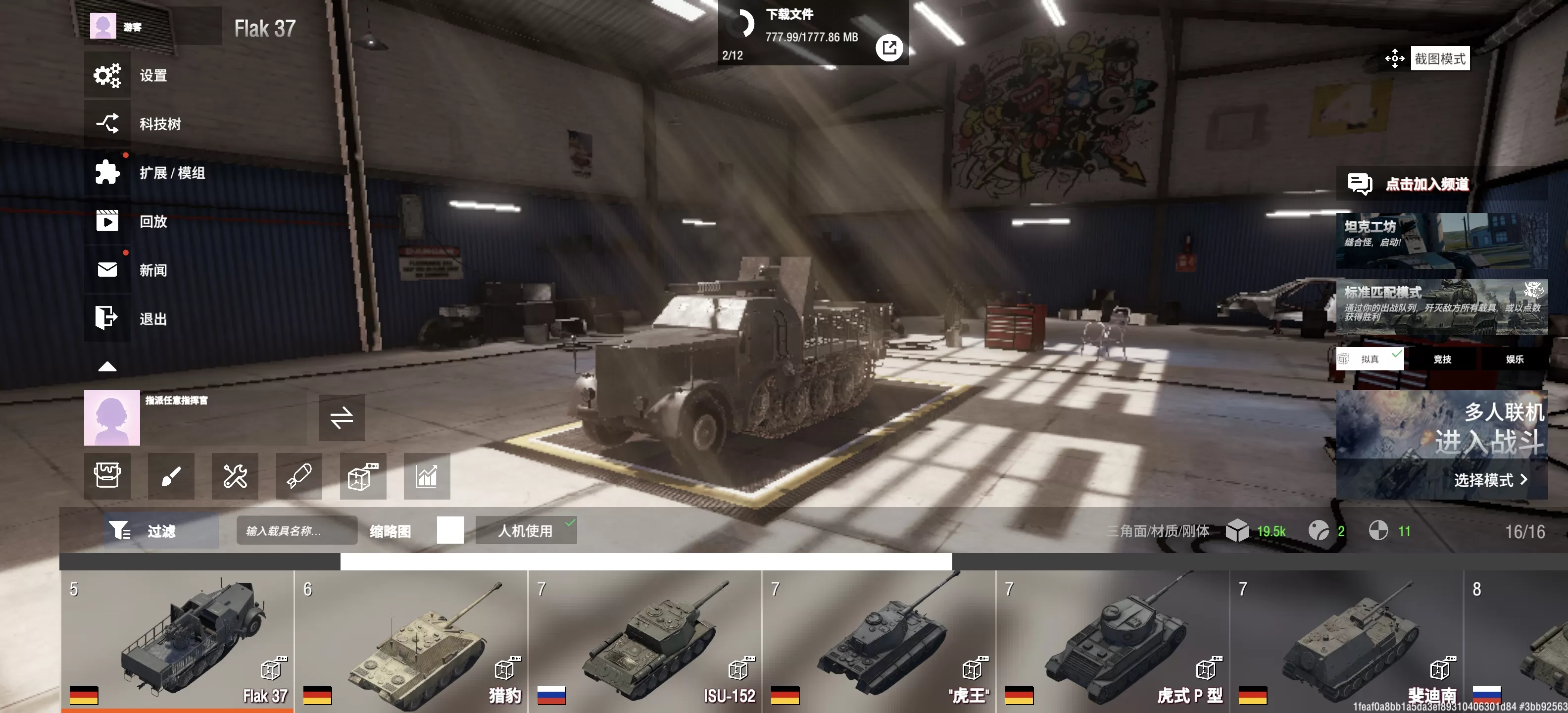Open the statistics chart icon
This screenshot has height=713, width=1568.
[427, 476]
